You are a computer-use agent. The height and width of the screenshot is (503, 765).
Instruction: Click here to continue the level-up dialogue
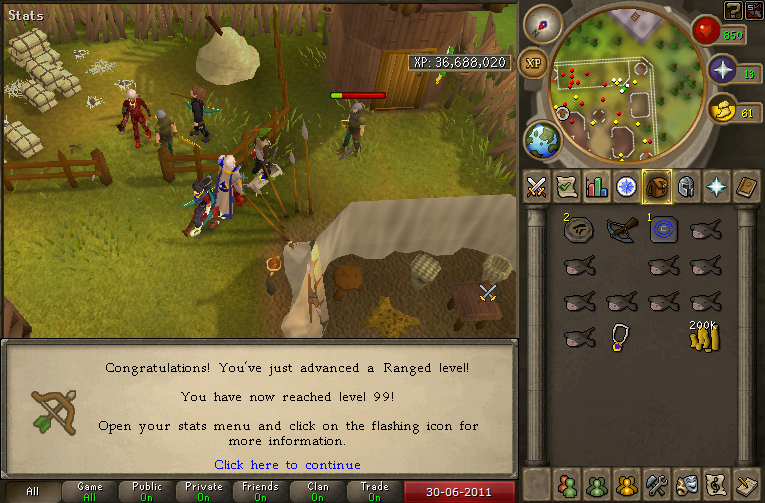tap(287, 465)
